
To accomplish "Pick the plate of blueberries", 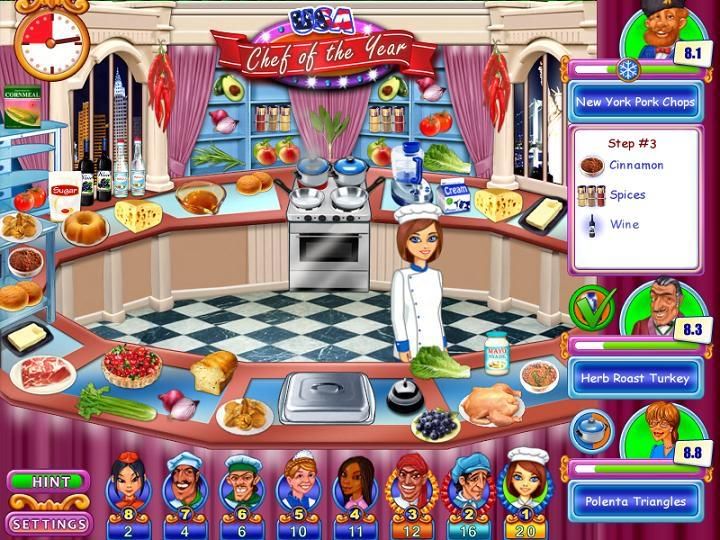I will pos(436,423).
